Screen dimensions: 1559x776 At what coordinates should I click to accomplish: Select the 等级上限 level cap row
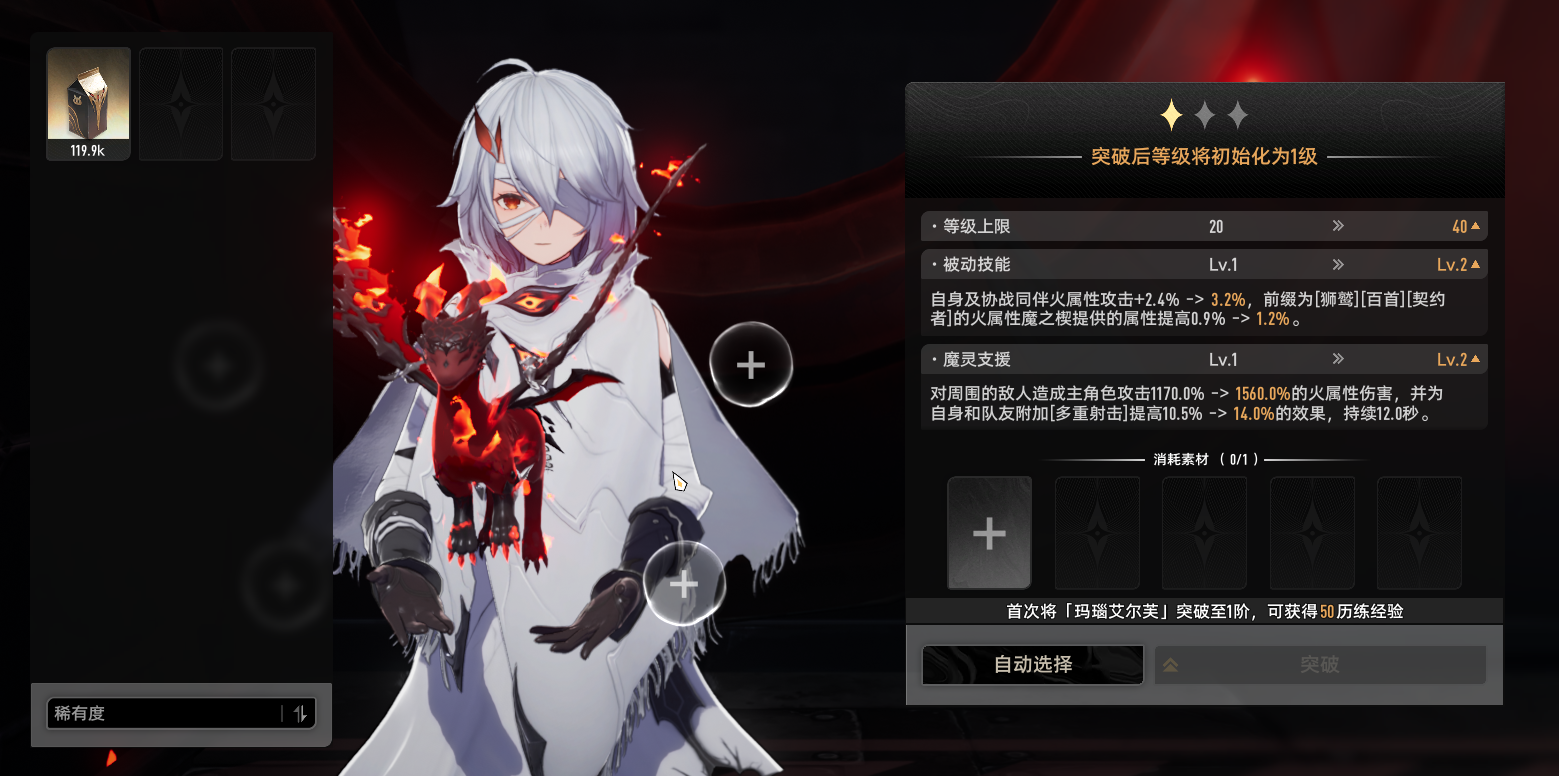coord(1203,227)
